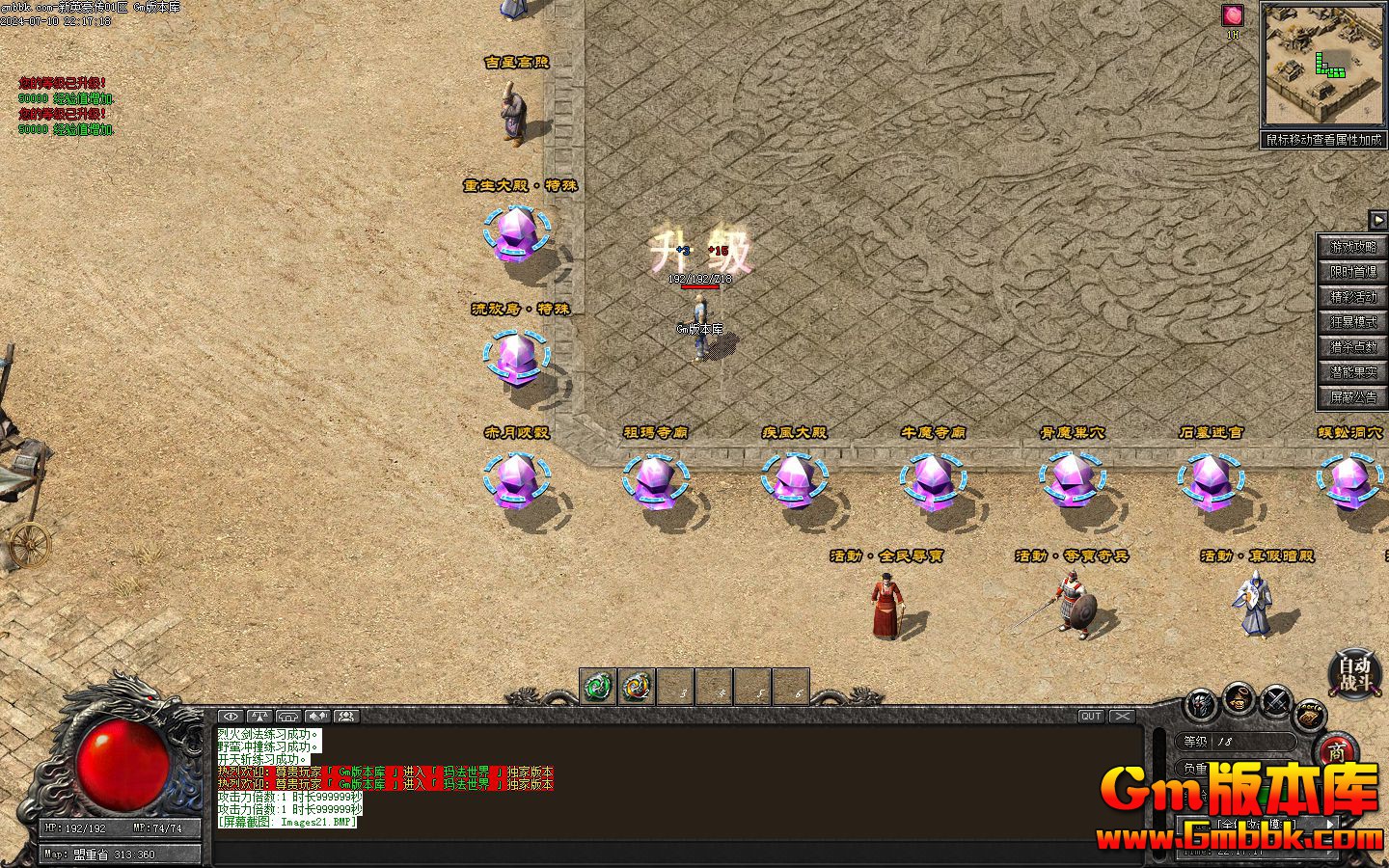Viewport: 1389px width, 868px height.
Task: Click the pink gem buff icon
Action: (1233, 15)
